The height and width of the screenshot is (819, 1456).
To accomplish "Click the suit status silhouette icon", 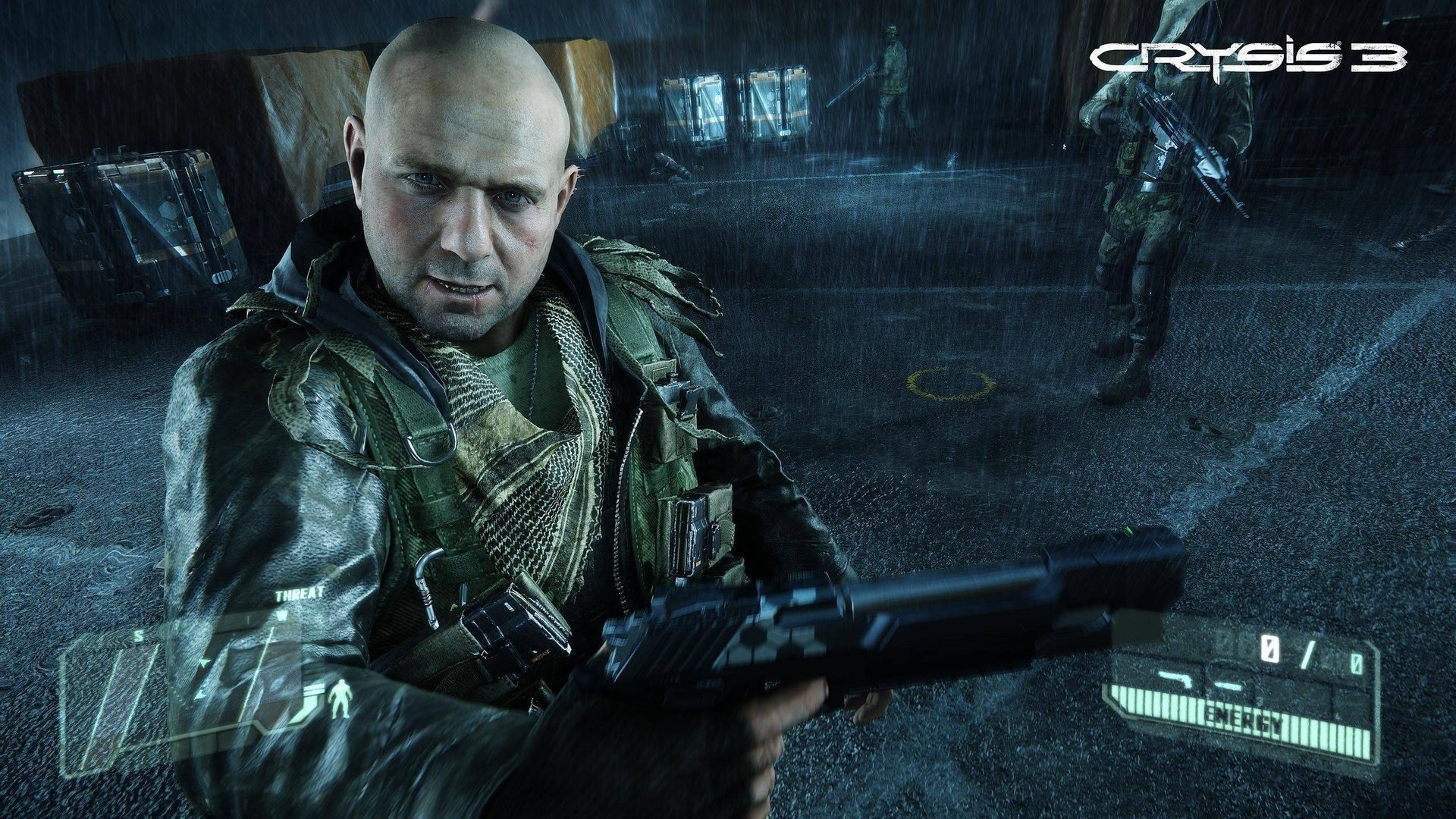I will tap(340, 699).
